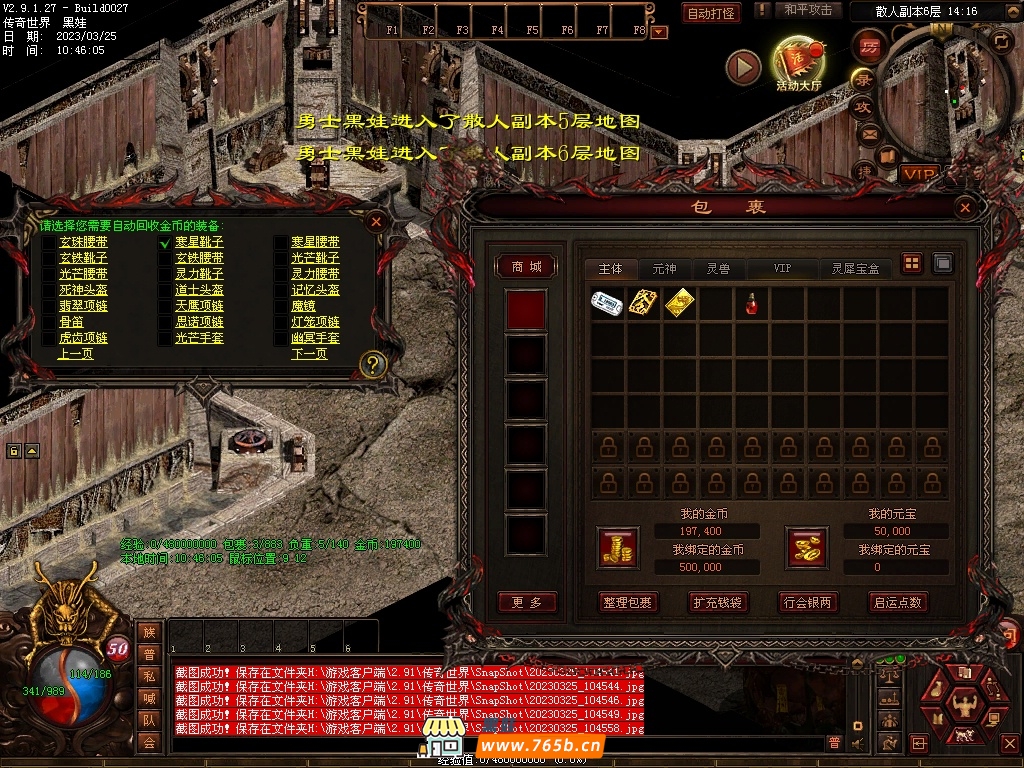Open the 灵犀宝盒 tab
1024x768 pixels.
[x=855, y=268]
